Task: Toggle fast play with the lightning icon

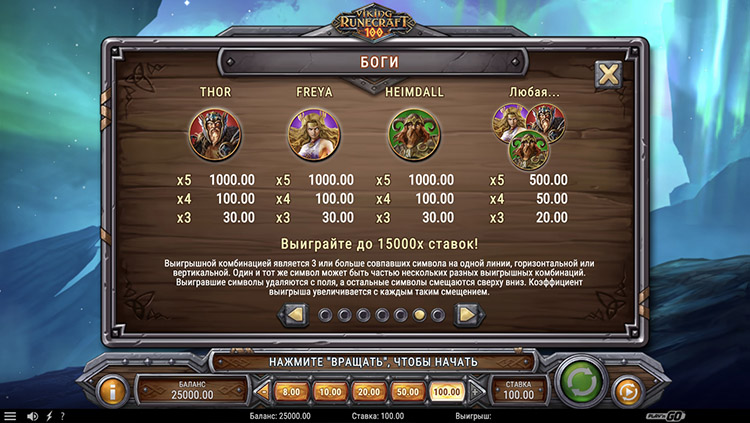Action: (49, 416)
